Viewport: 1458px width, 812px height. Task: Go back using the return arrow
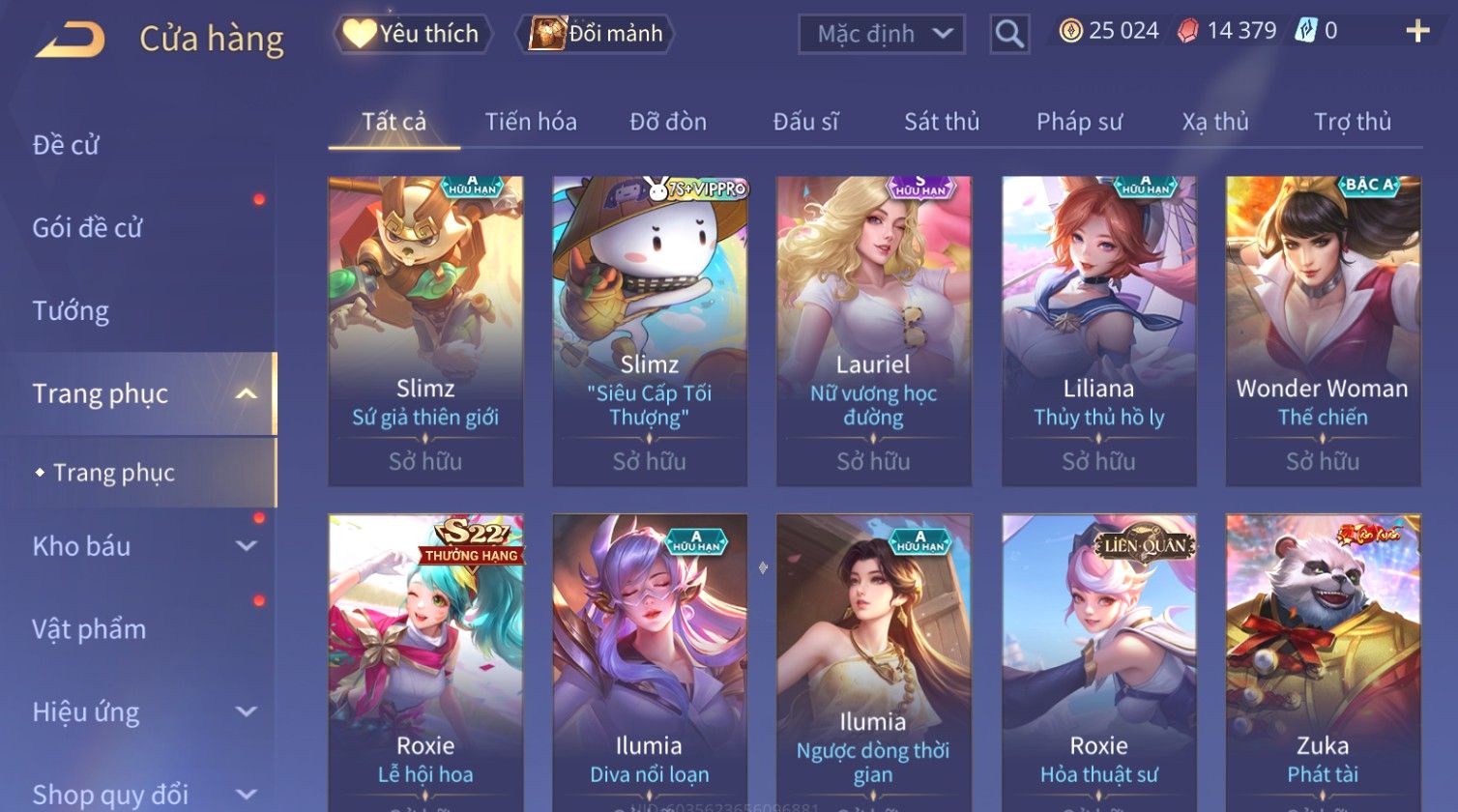click(70, 40)
